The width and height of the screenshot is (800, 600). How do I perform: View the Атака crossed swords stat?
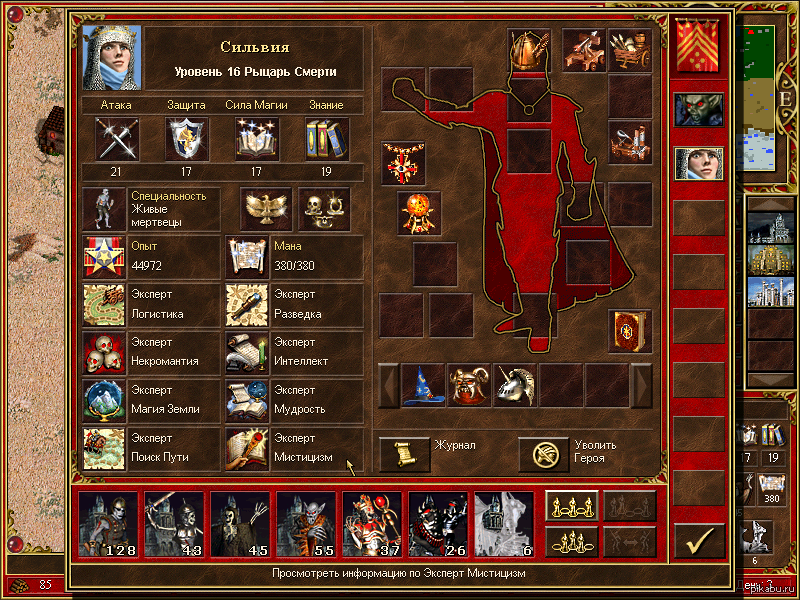pos(116,138)
